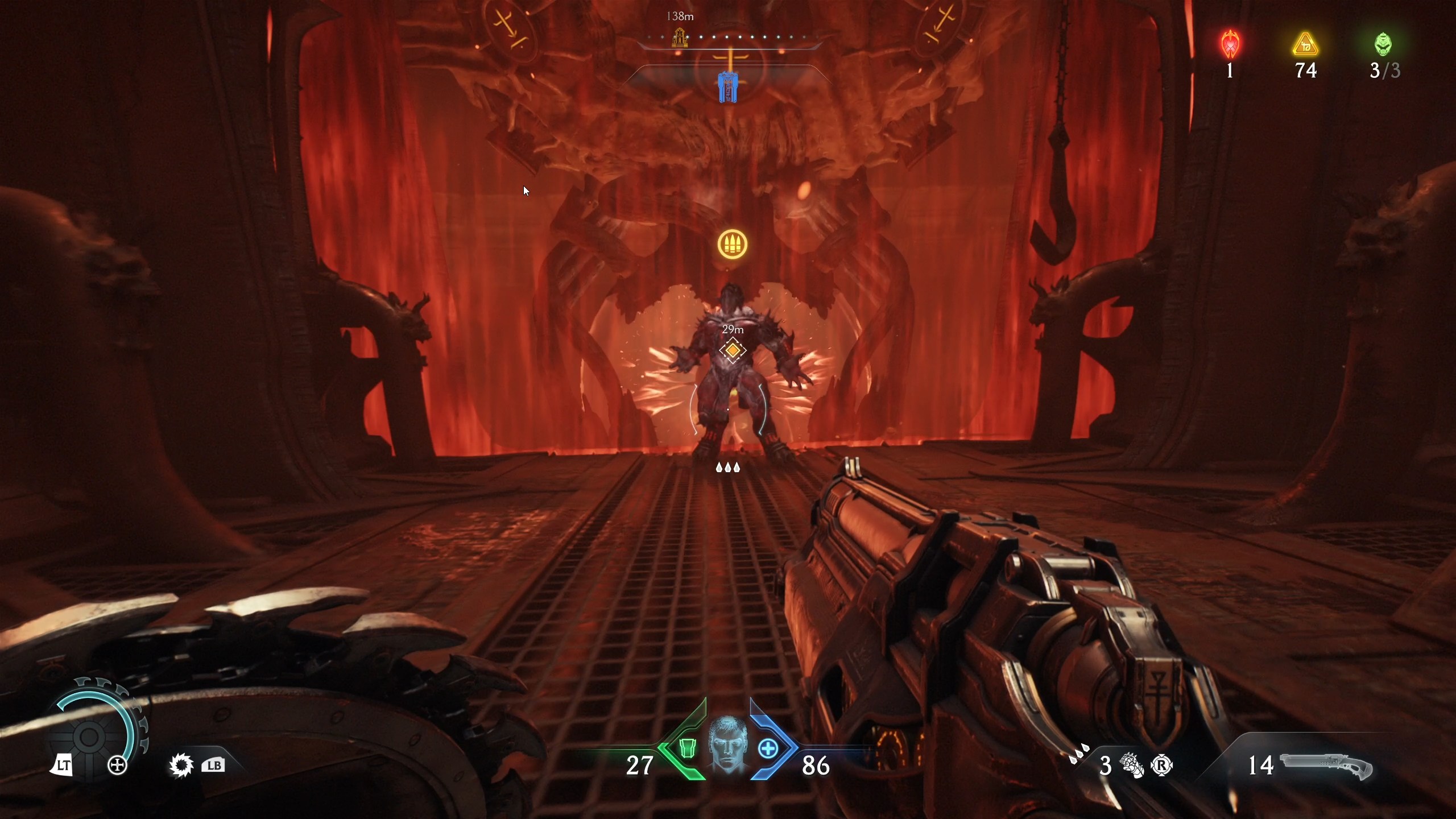
Task: Select the frag grenade icon beside LT prompt
Action: click(x=118, y=764)
